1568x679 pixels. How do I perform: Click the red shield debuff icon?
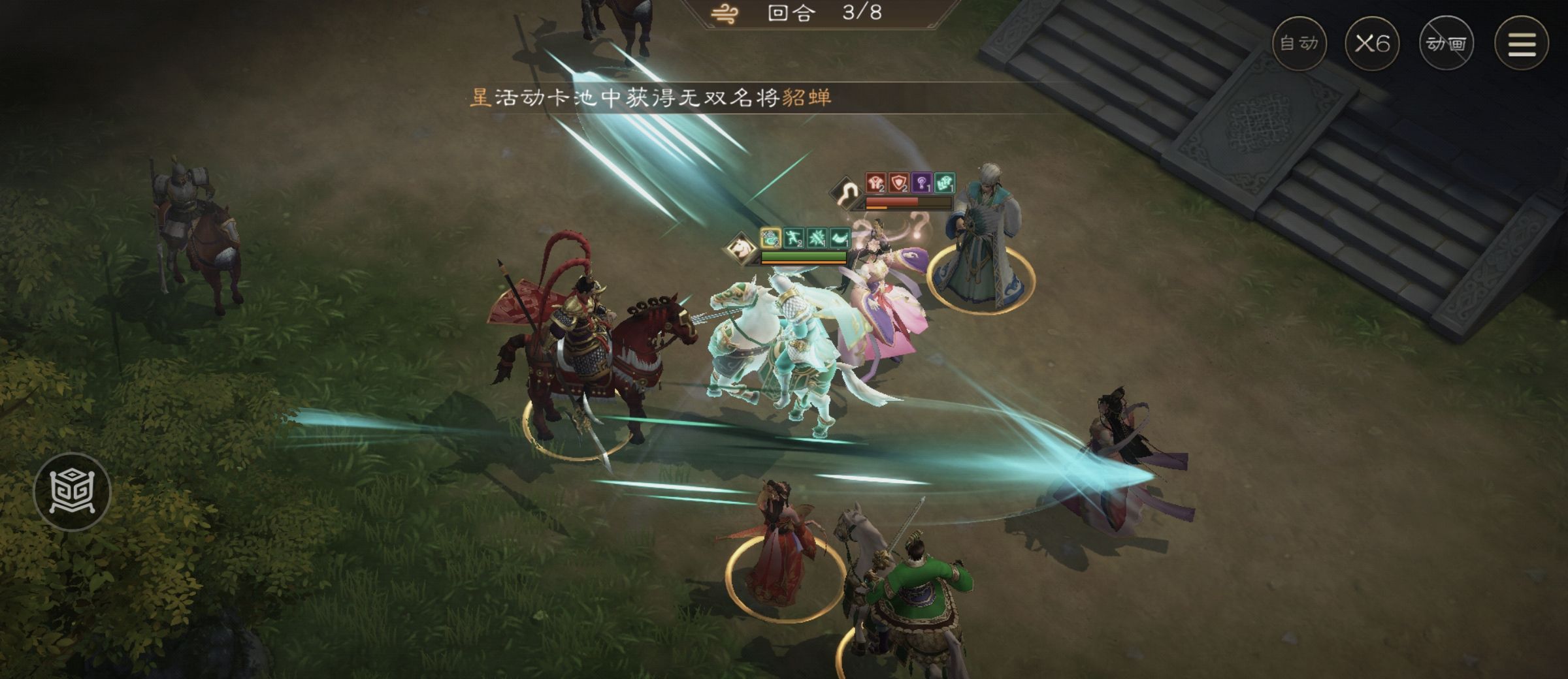pyautogui.click(x=898, y=182)
